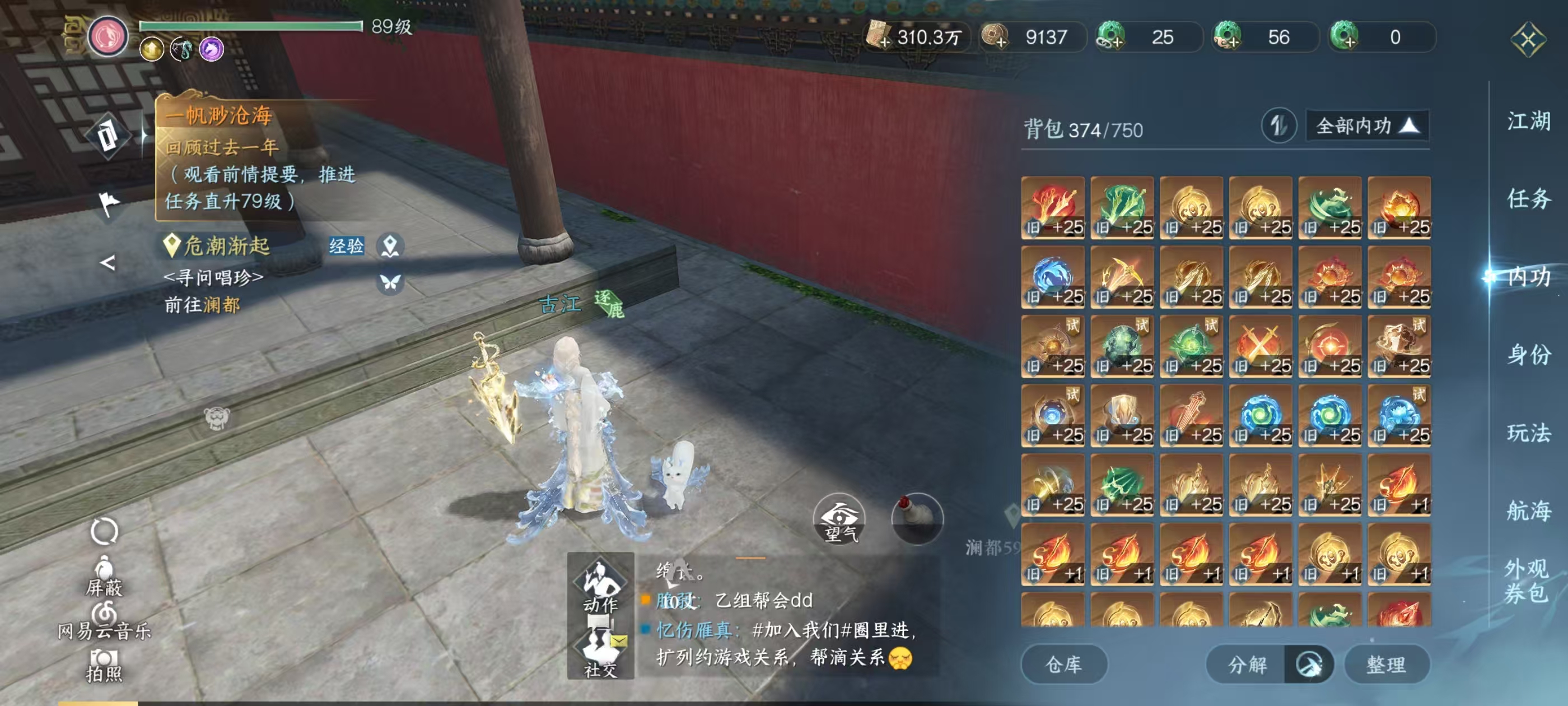Activate the 望气 eye skill
Viewport: 1568px width, 706px height.
839,519
